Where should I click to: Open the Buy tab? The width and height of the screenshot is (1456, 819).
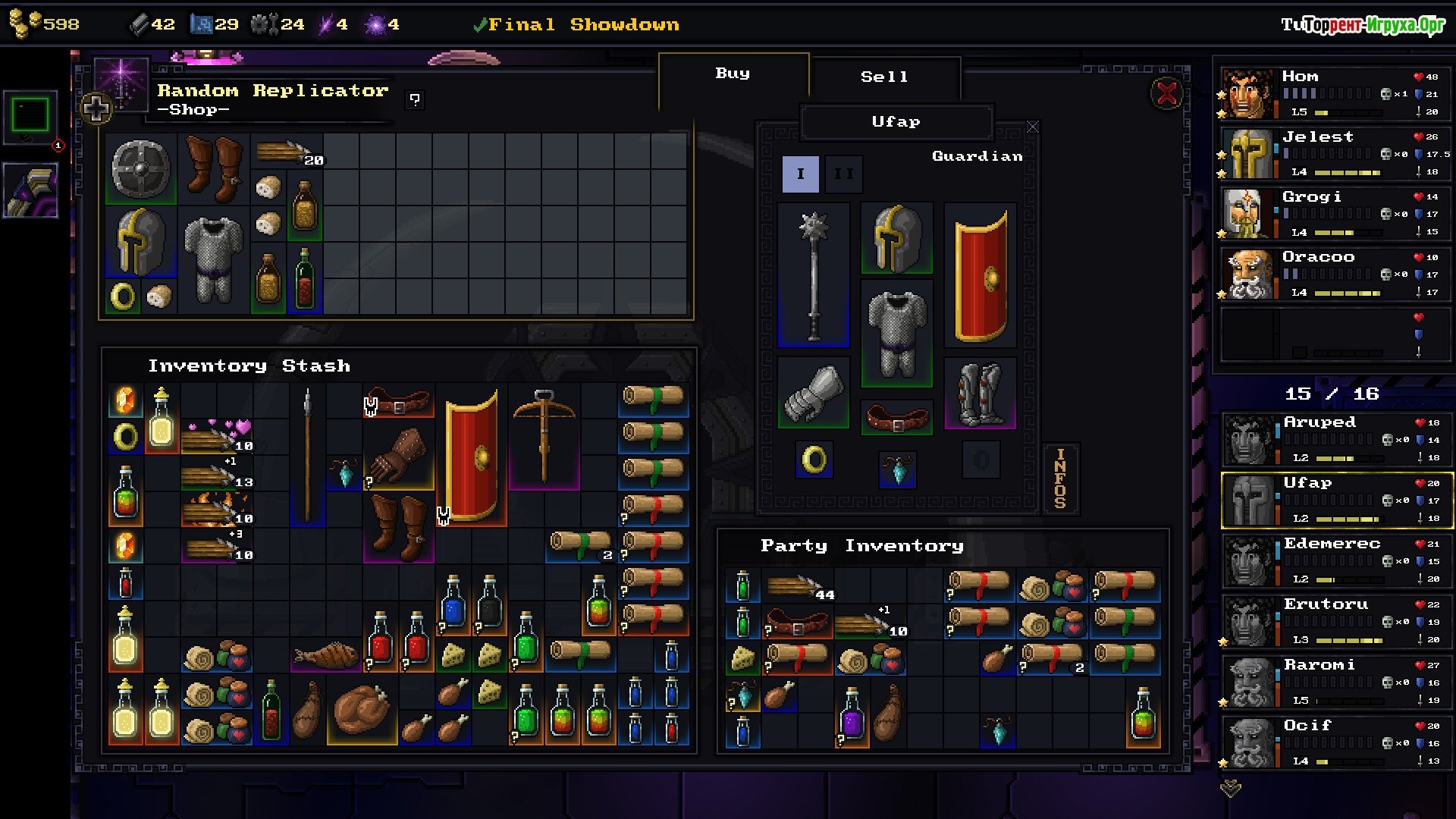733,74
